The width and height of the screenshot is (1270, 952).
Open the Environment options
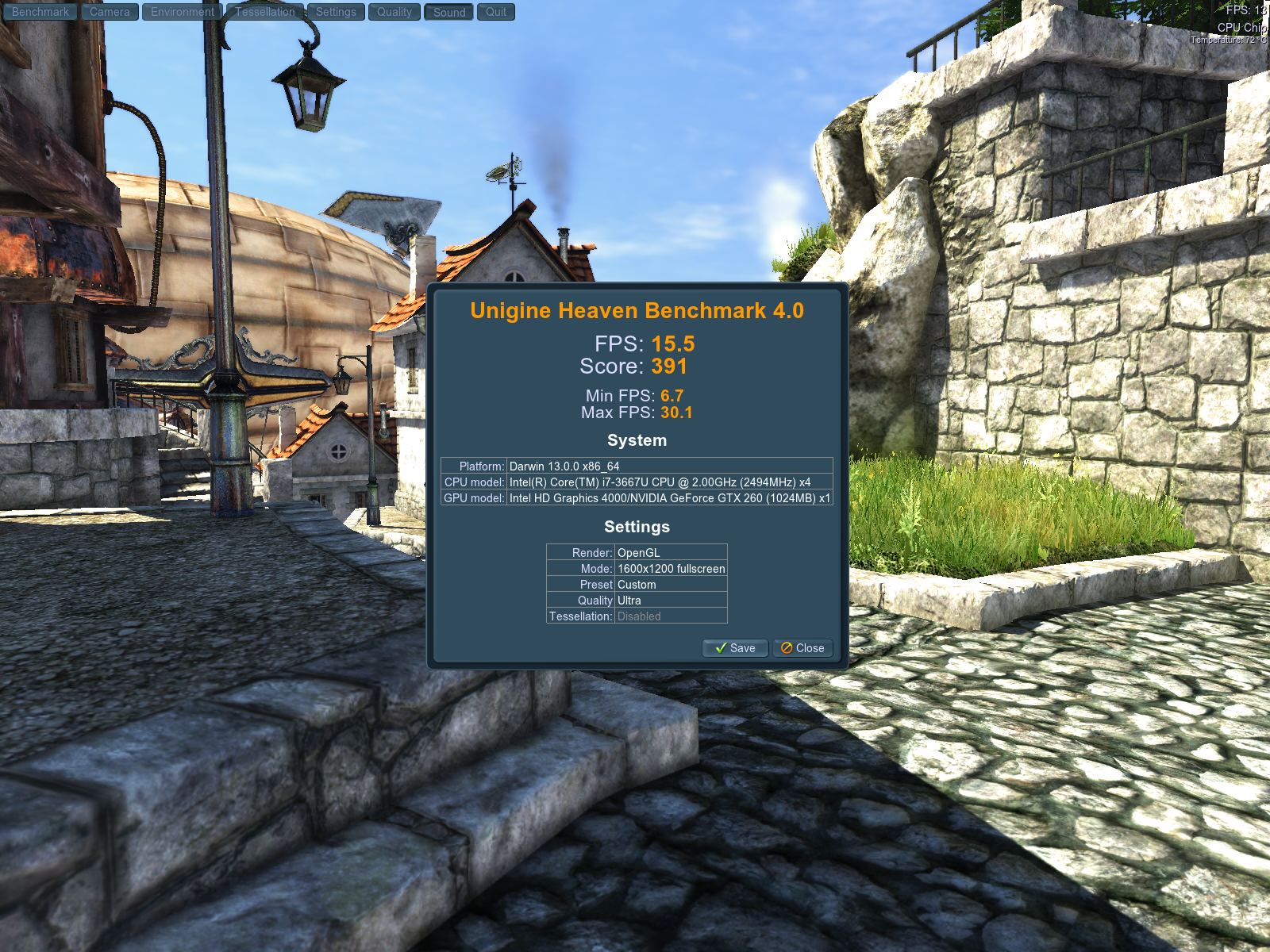pos(183,12)
